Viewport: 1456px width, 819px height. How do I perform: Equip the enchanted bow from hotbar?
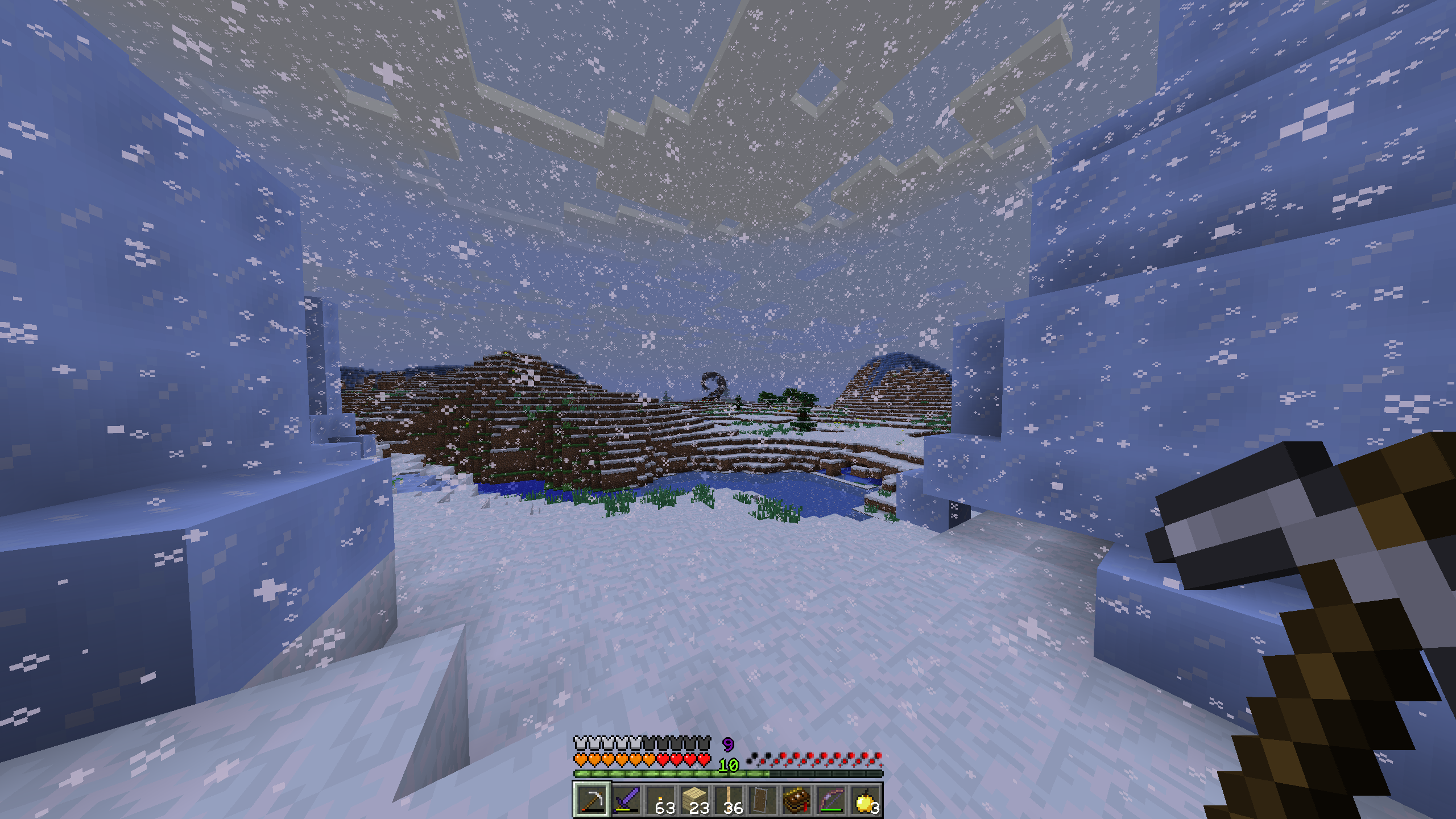point(831,800)
